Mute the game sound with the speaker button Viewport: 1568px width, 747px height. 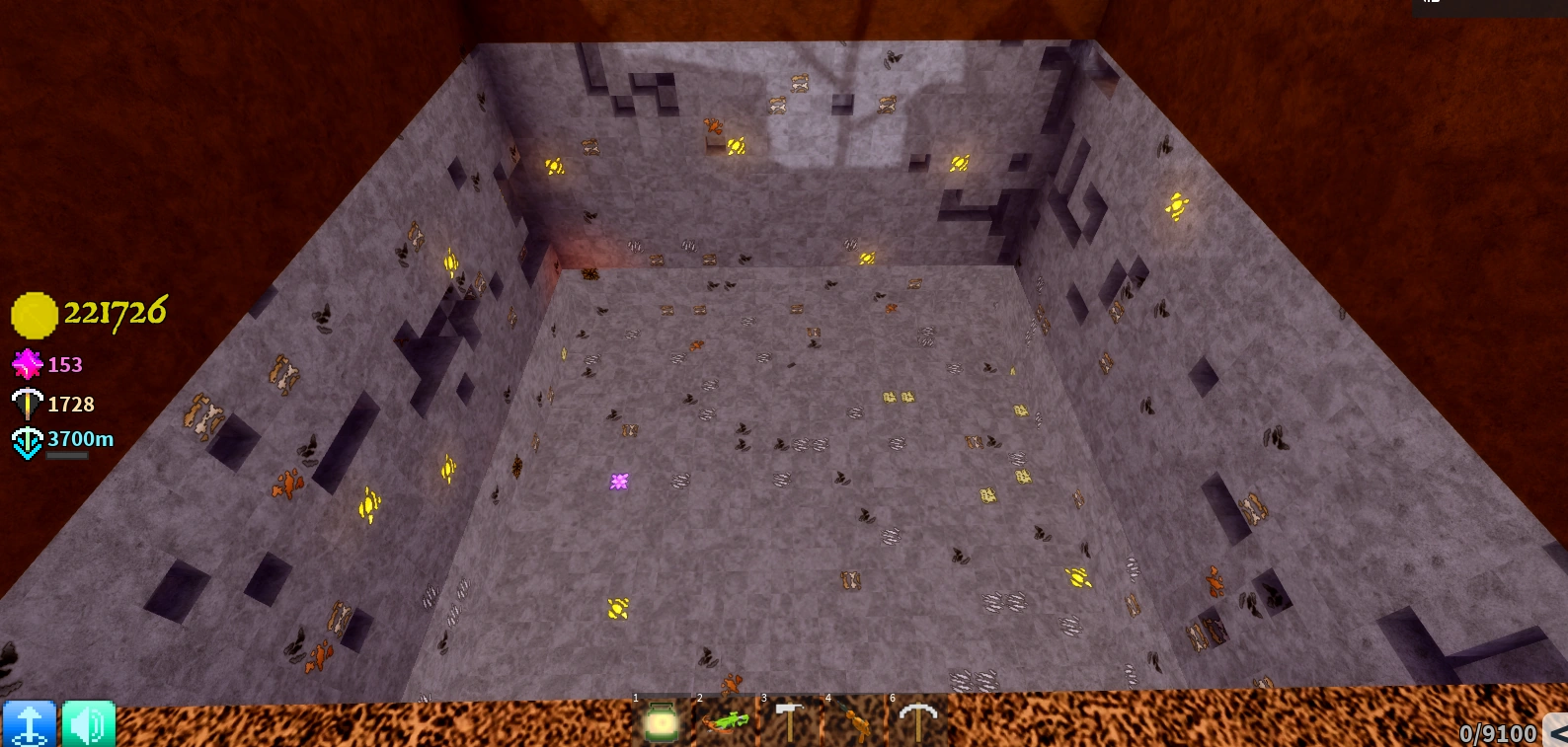click(87, 724)
